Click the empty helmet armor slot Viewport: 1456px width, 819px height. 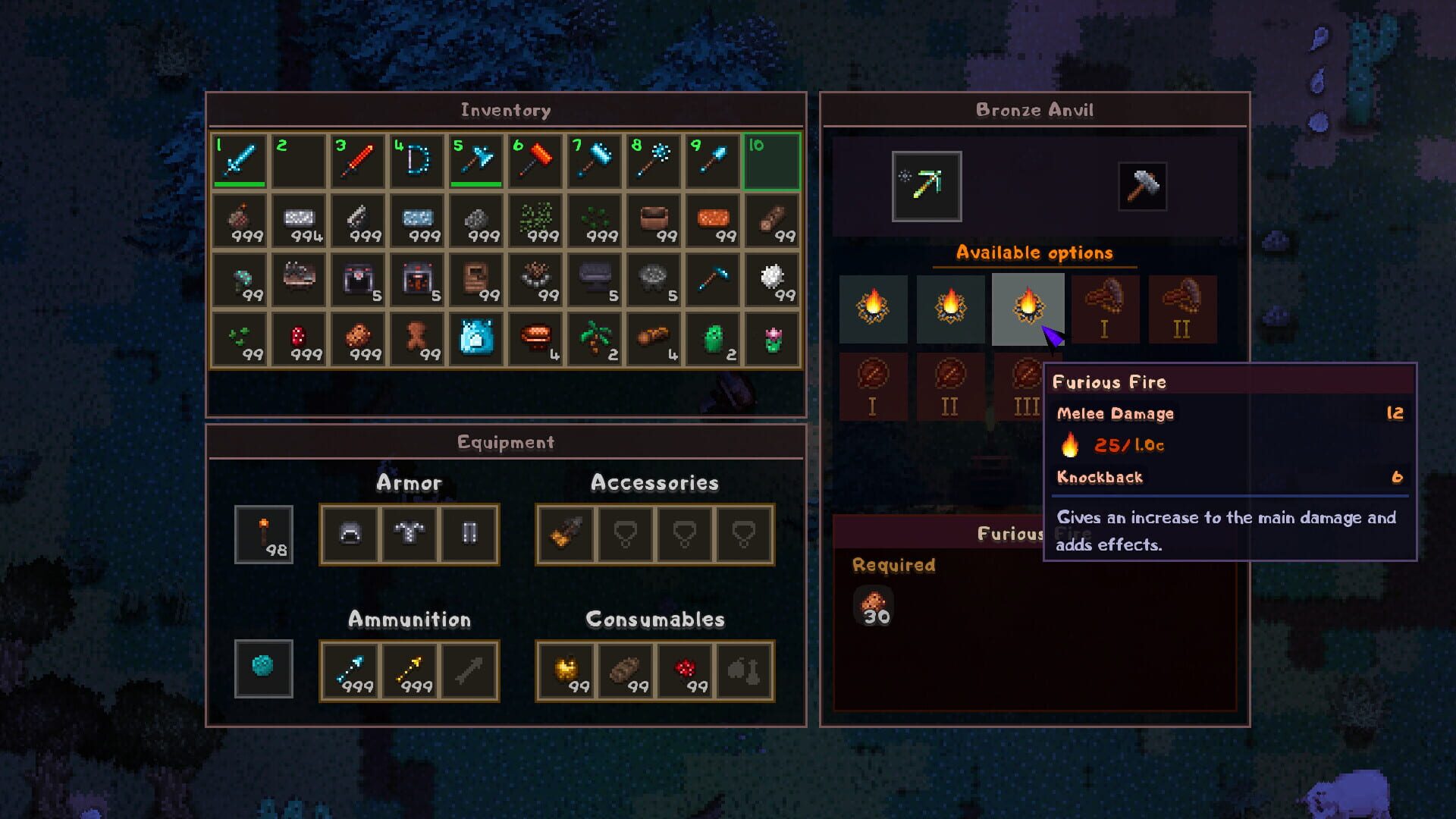click(x=350, y=535)
